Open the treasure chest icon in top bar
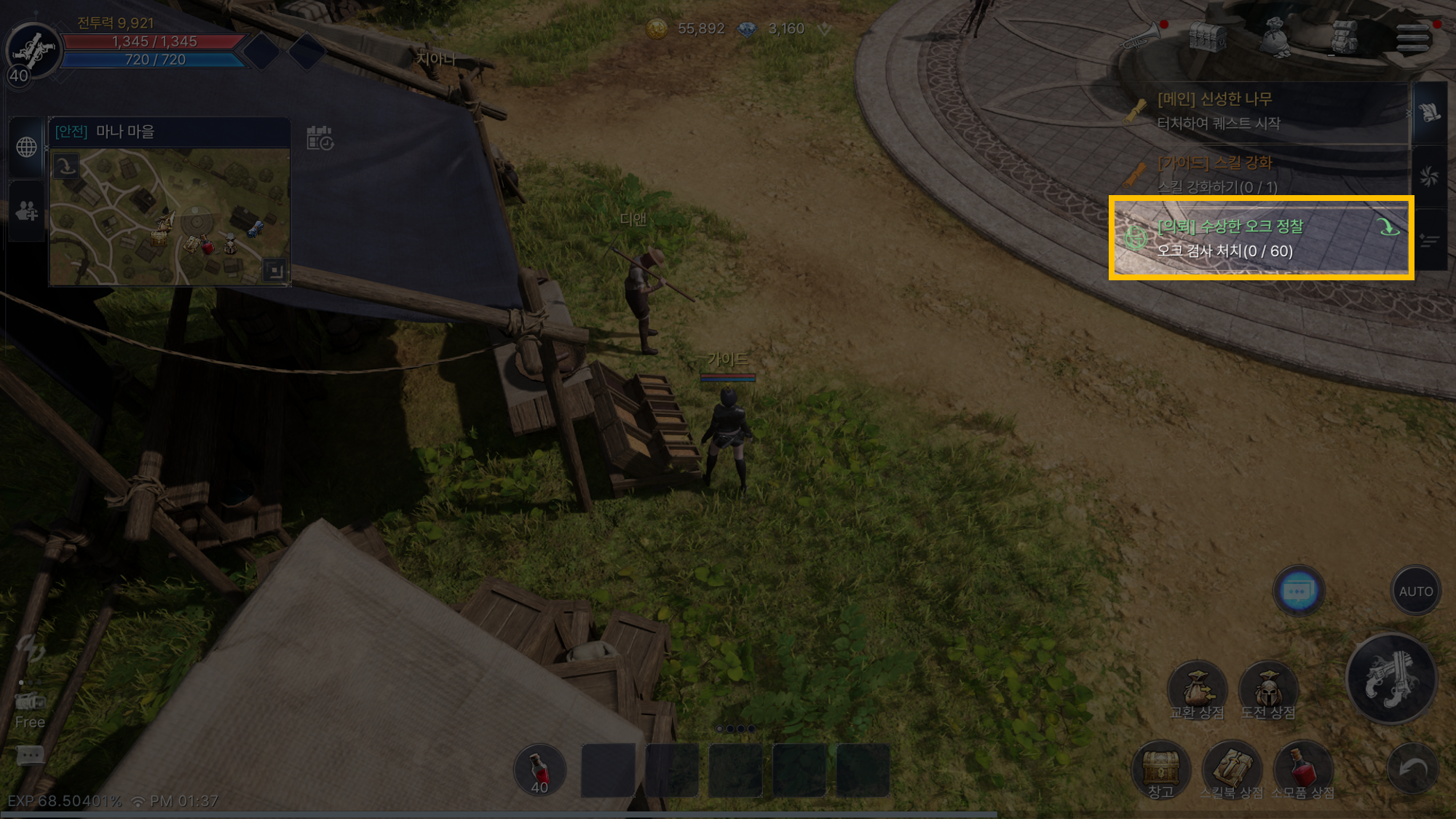The height and width of the screenshot is (819, 1456). click(1206, 36)
